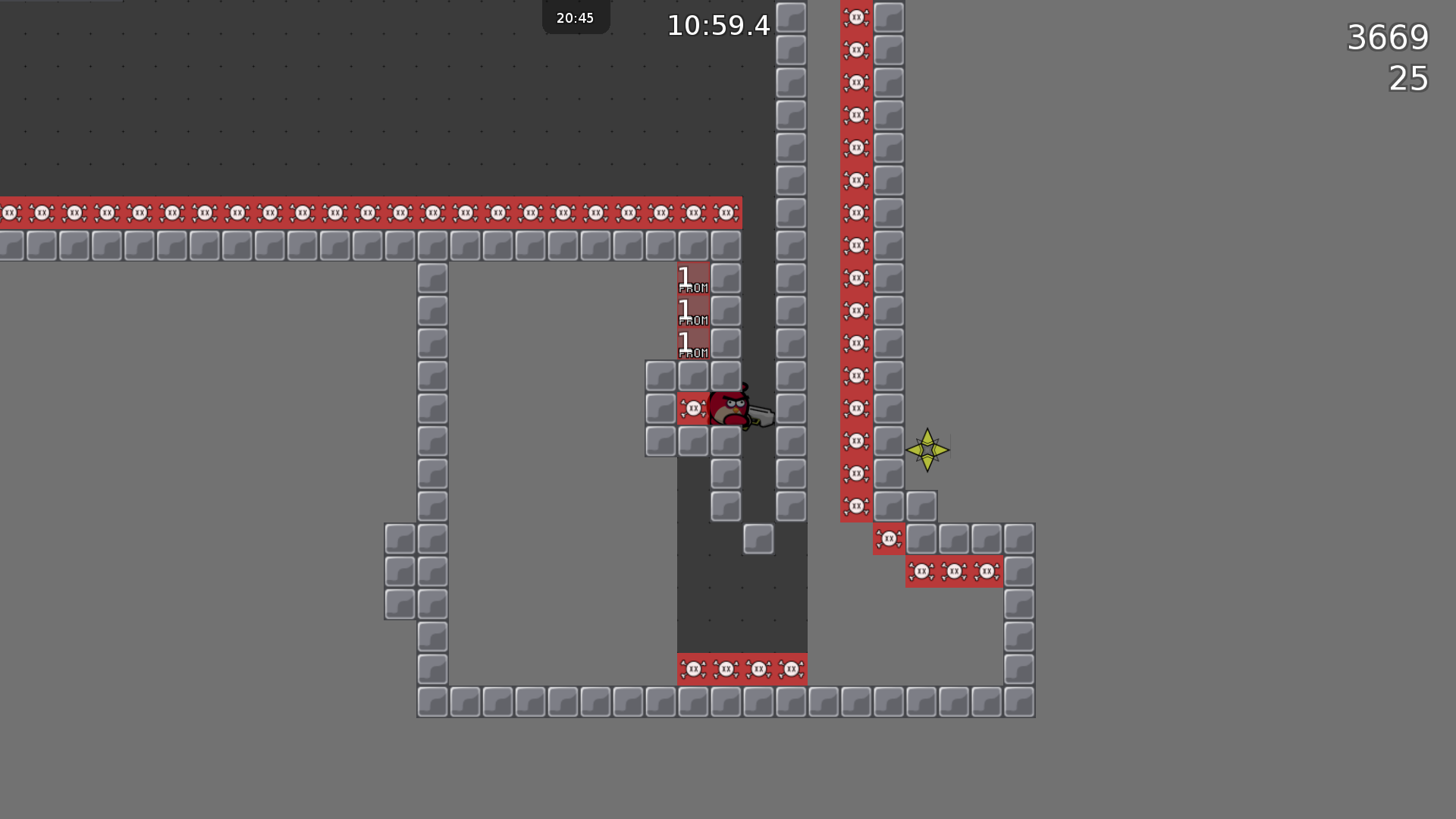This screenshot has width=1456, height=819.
Task: Click the topmost '1 FROM' sign tile
Action: click(x=692, y=278)
